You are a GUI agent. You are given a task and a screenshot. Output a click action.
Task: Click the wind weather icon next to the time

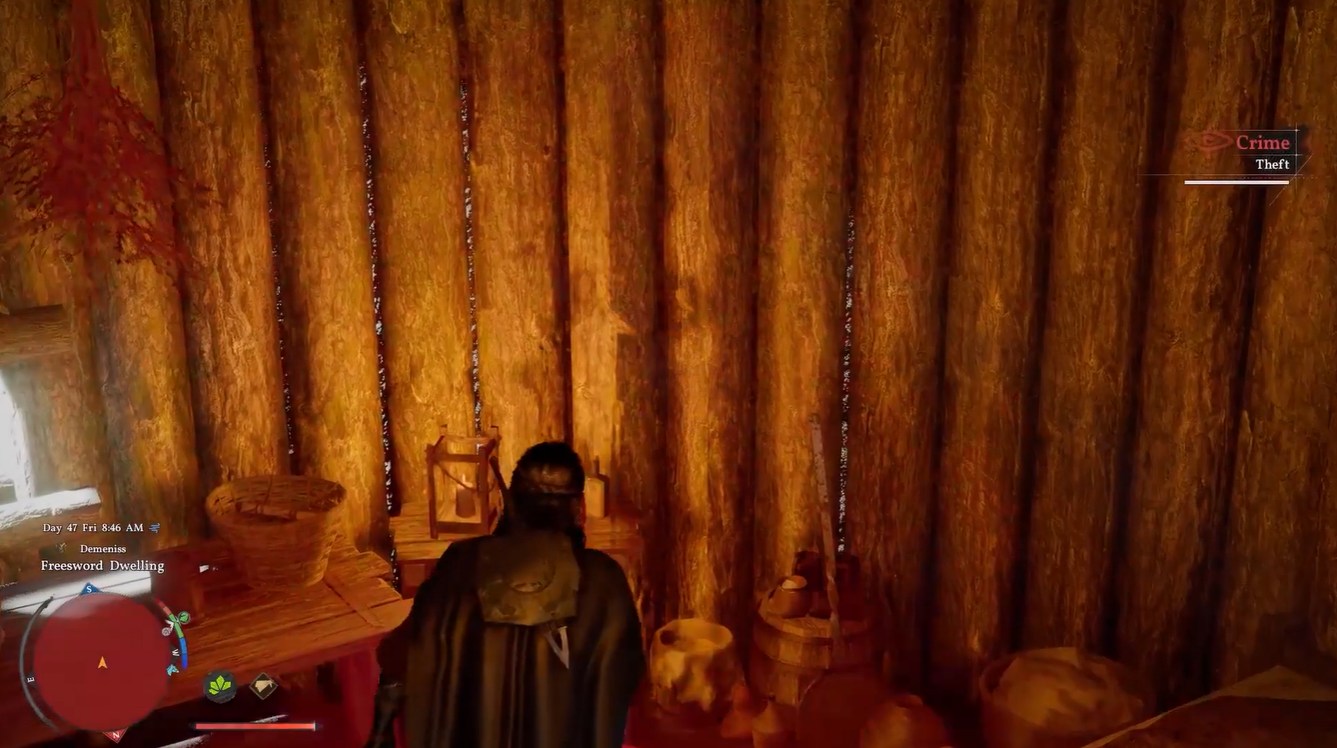[x=154, y=527]
